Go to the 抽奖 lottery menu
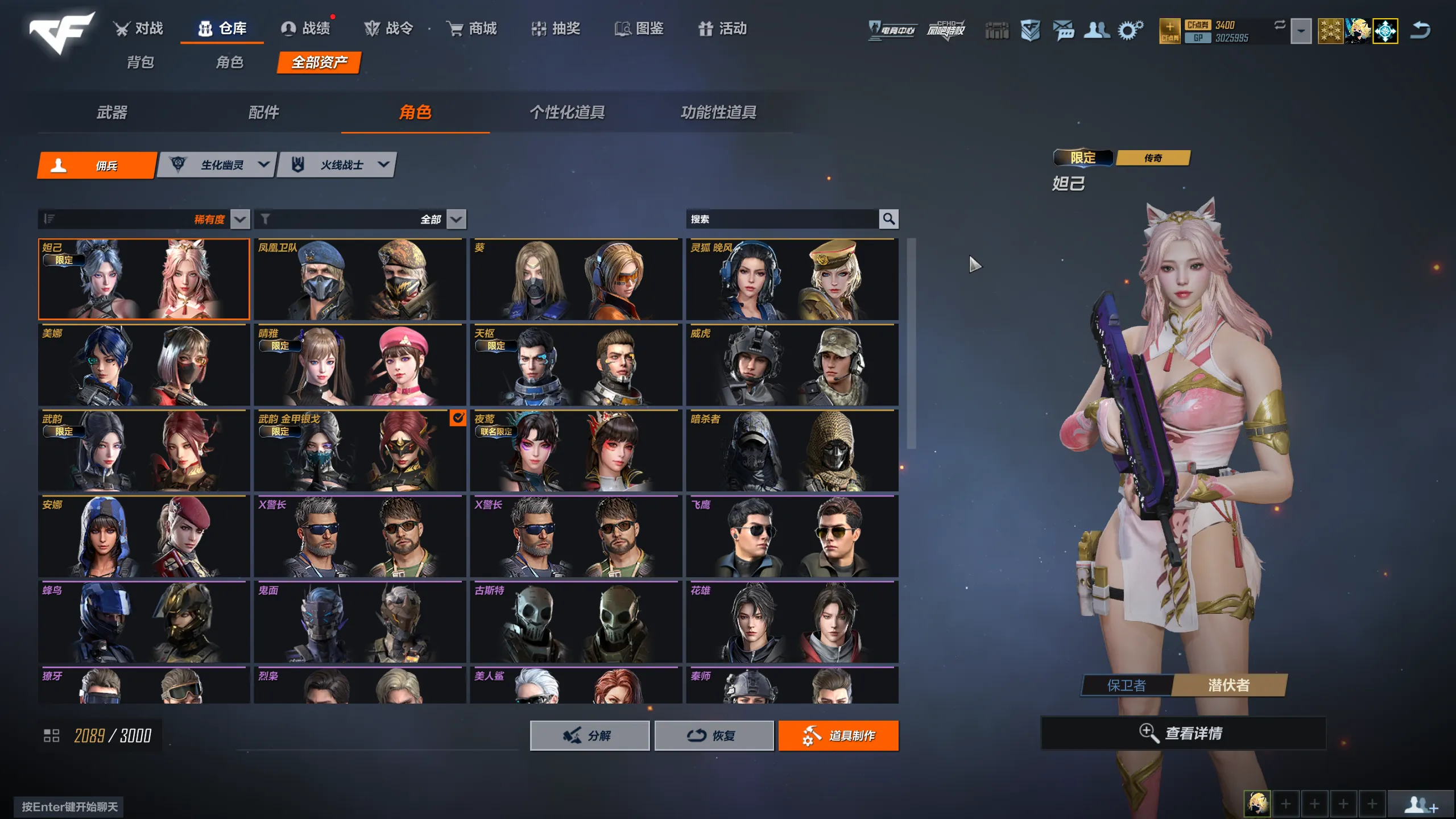Viewport: 1456px width, 819px height. coord(555,28)
